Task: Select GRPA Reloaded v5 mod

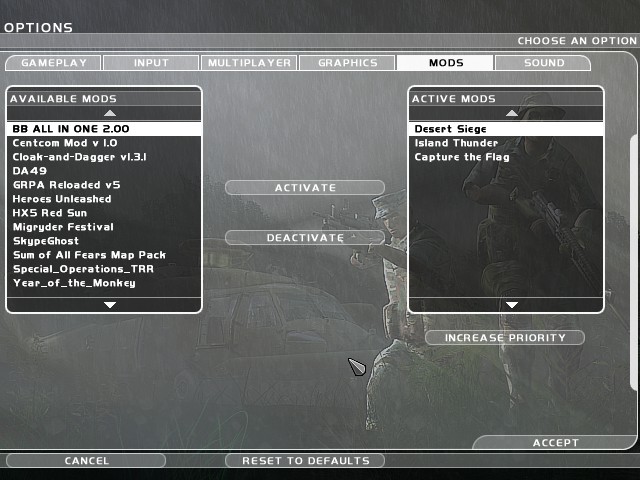Action: click(x=66, y=185)
